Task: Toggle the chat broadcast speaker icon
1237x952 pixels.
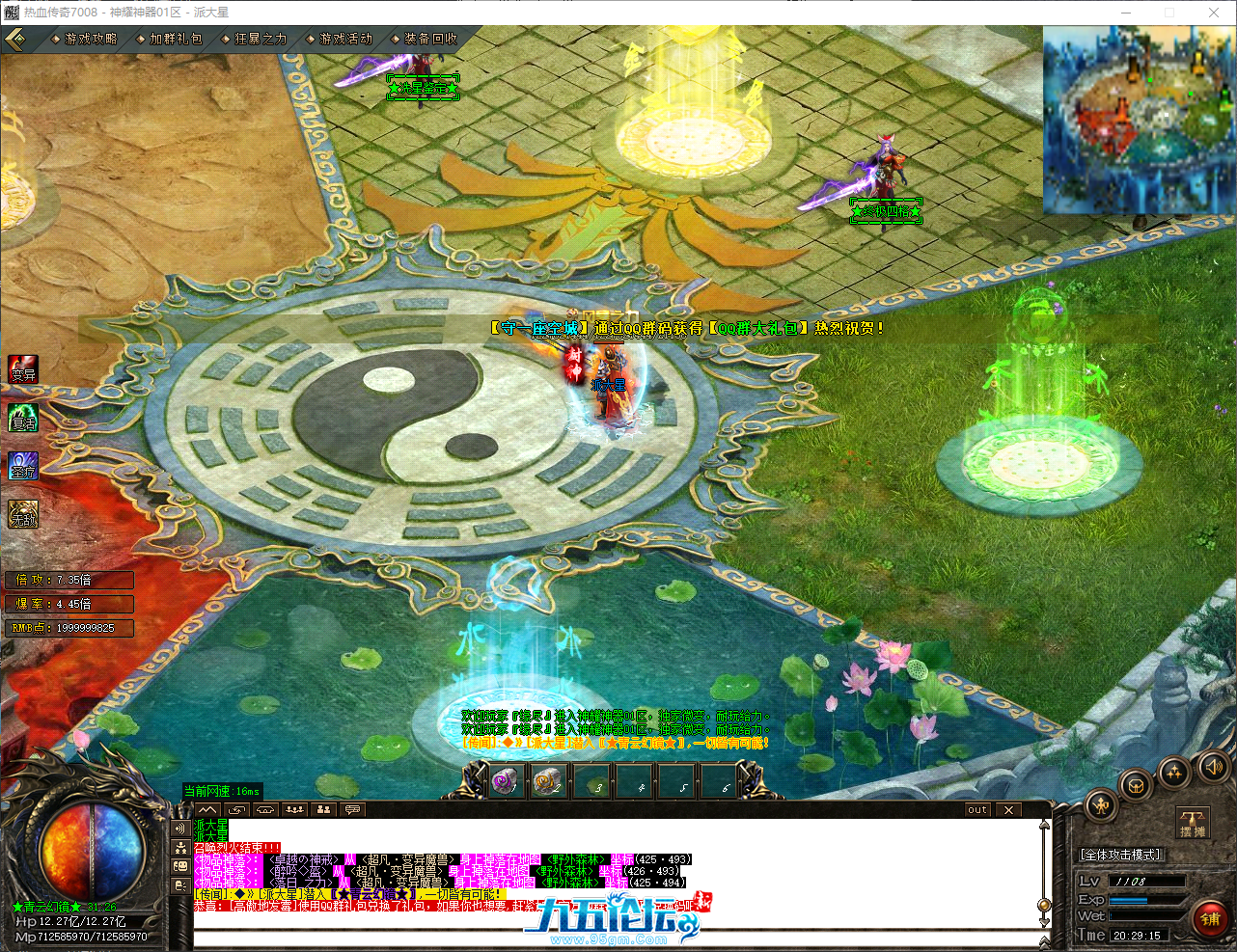Action: point(179,827)
